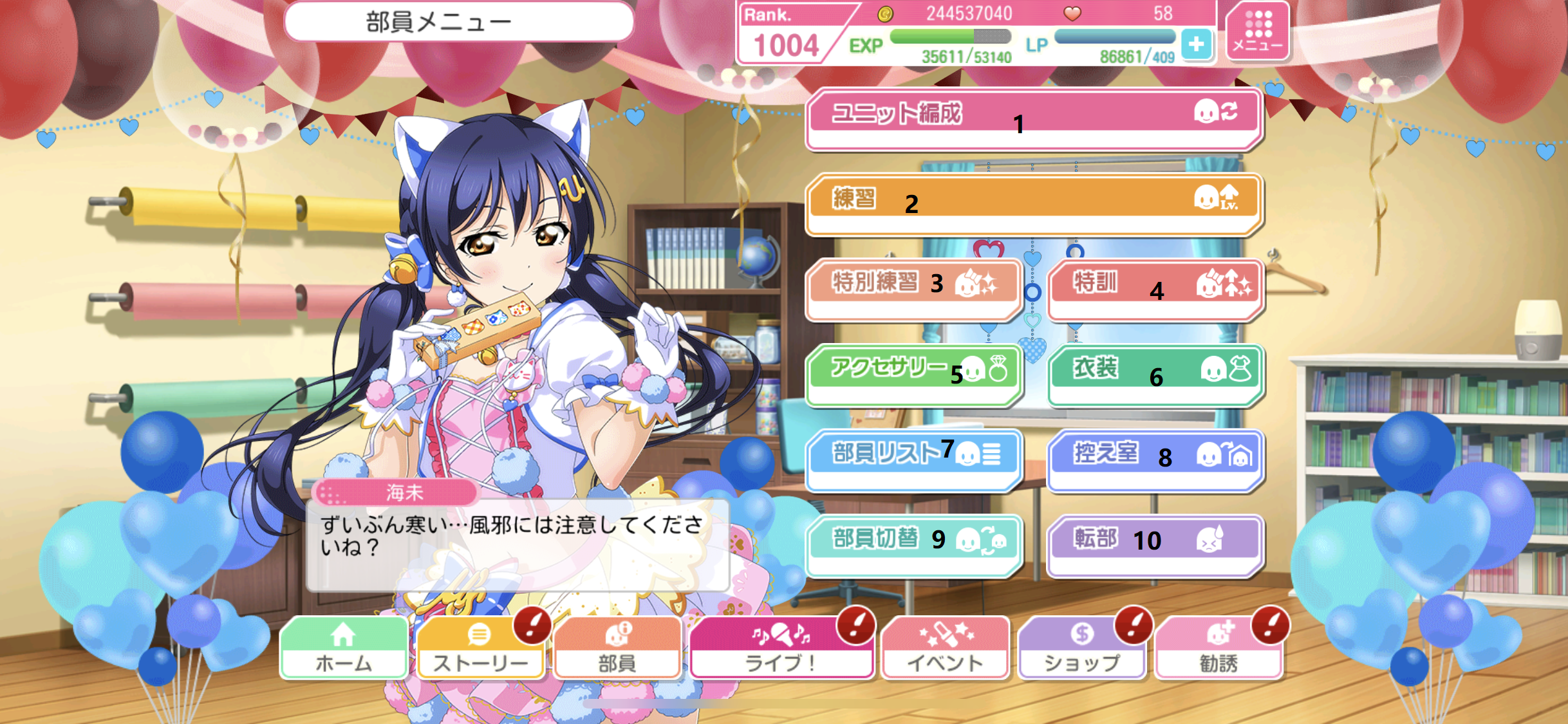Open the 控え室 waiting room
Viewport: 1568px width, 724px height.
coord(1155,459)
